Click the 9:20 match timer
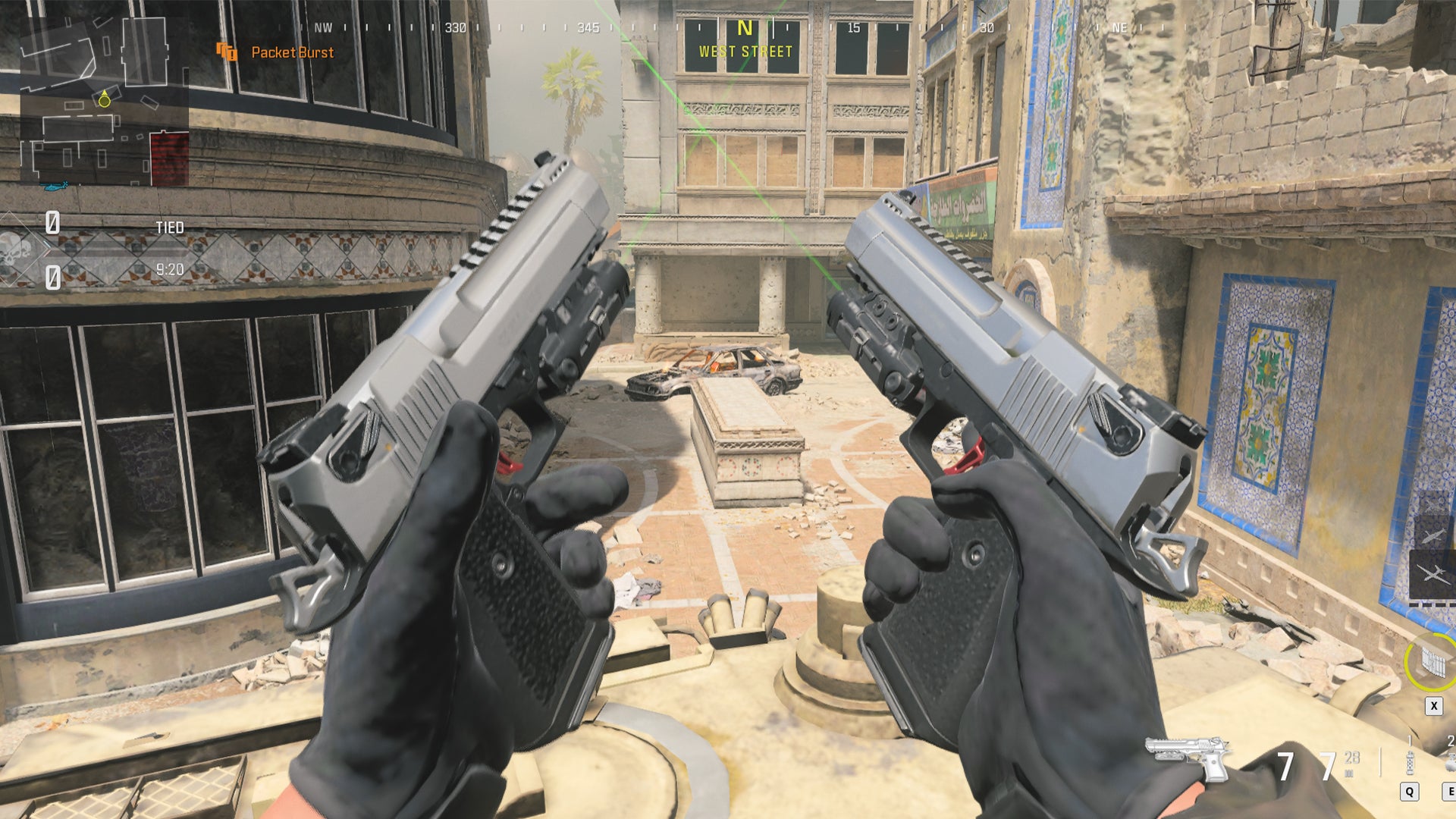Viewport: 1456px width, 819px height. pyautogui.click(x=171, y=268)
